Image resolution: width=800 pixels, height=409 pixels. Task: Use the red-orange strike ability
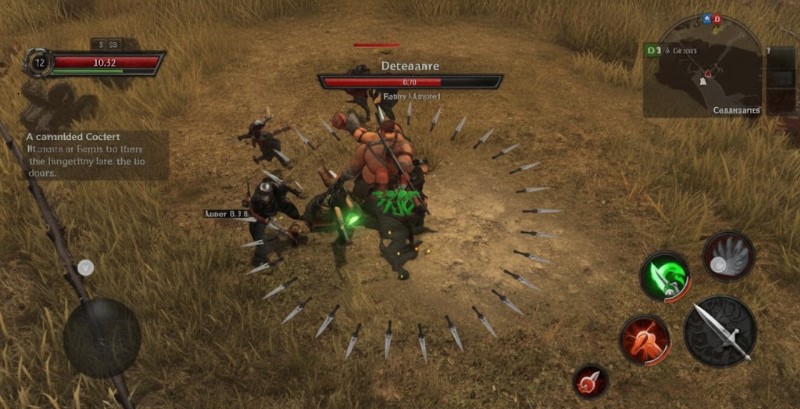[644, 341]
